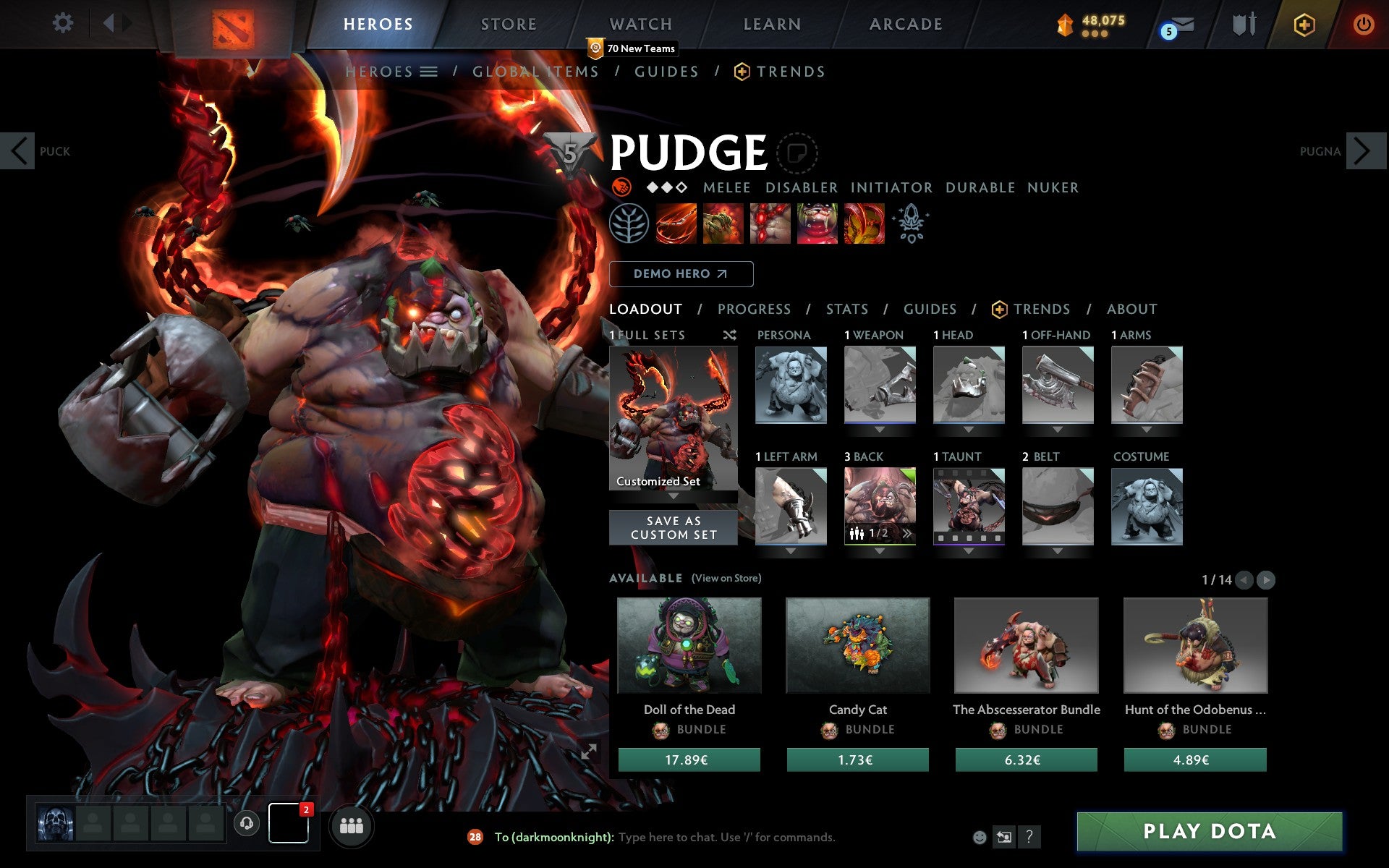
Task: Click the DEMO HERO button
Action: [681, 273]
